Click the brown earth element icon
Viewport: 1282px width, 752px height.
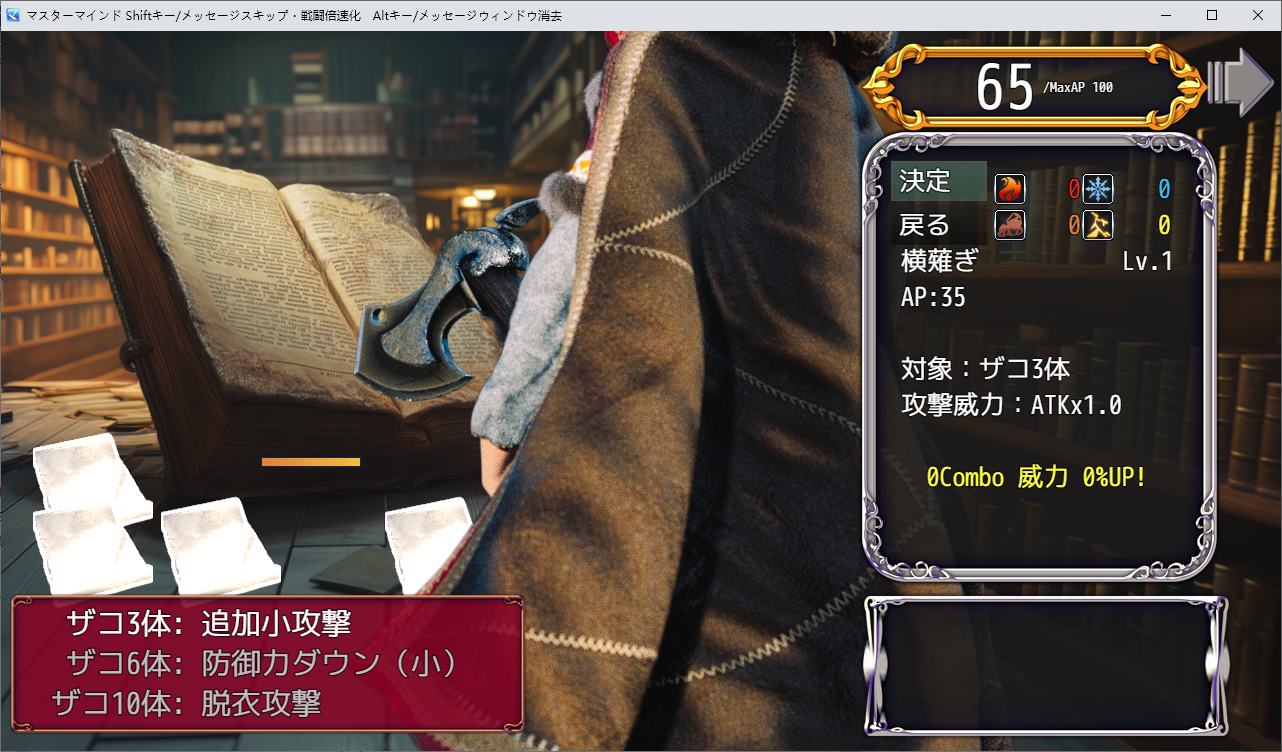point(1010,226)
